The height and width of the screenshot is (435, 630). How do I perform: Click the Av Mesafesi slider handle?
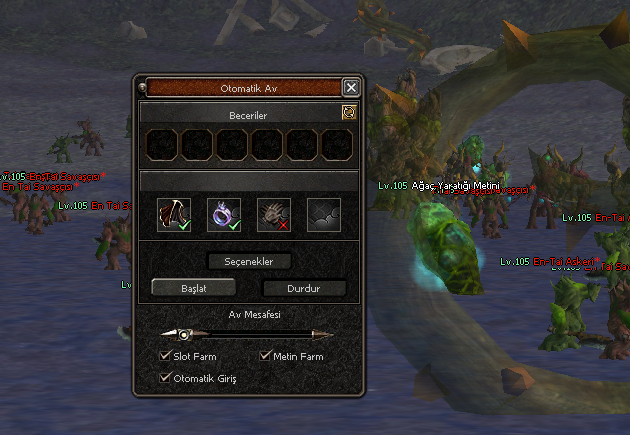184,335
